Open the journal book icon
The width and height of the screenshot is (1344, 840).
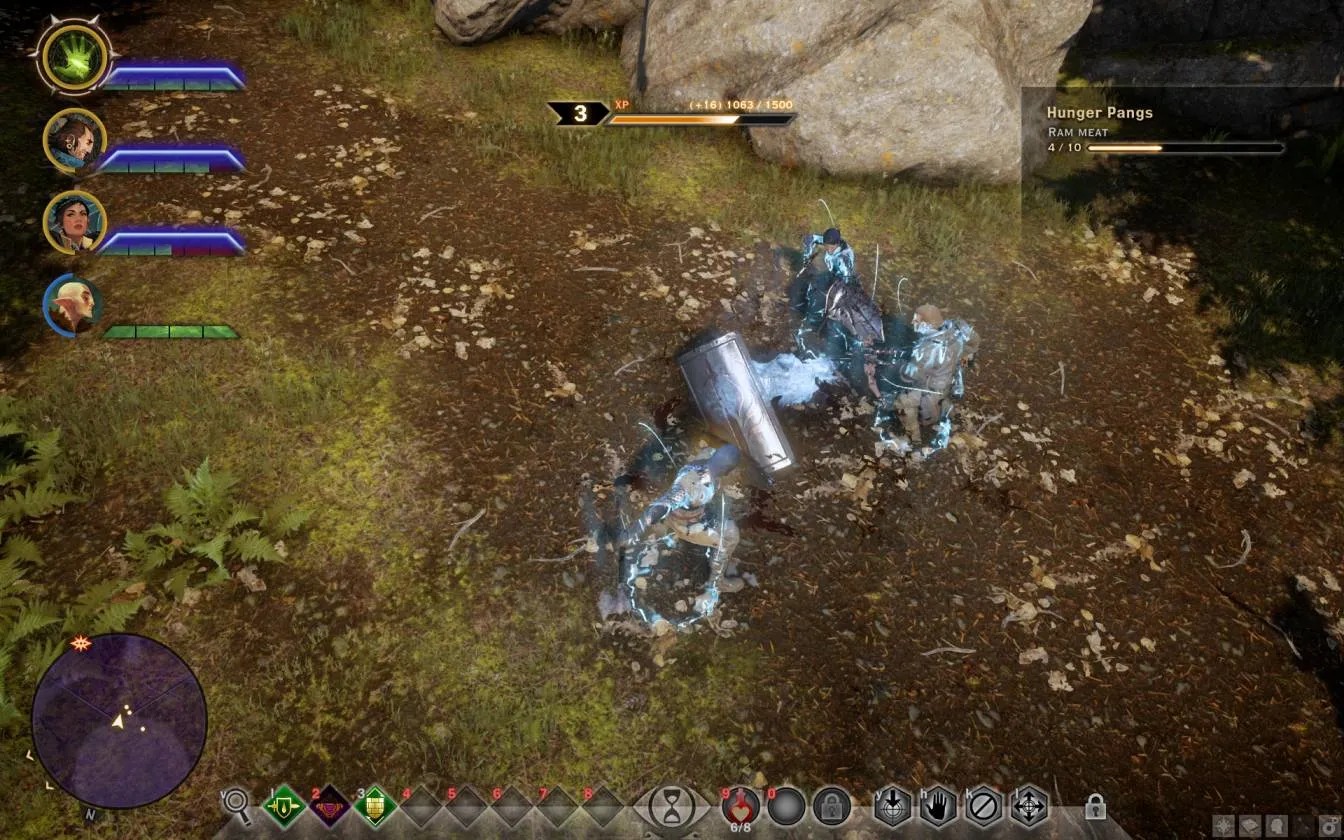click(x=1252, y=826)
